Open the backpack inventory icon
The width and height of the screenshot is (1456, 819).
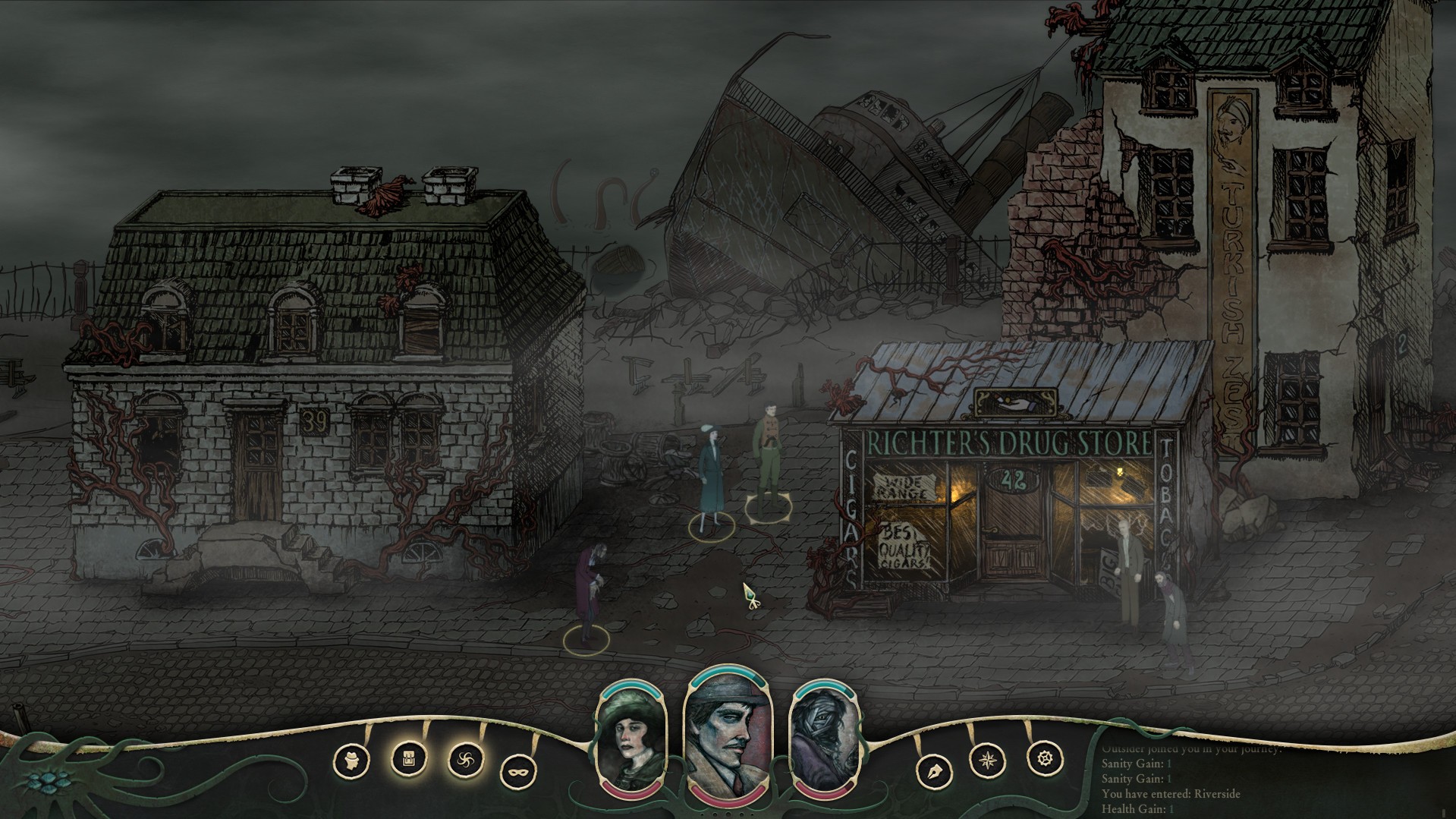click(x=409, y=758)
